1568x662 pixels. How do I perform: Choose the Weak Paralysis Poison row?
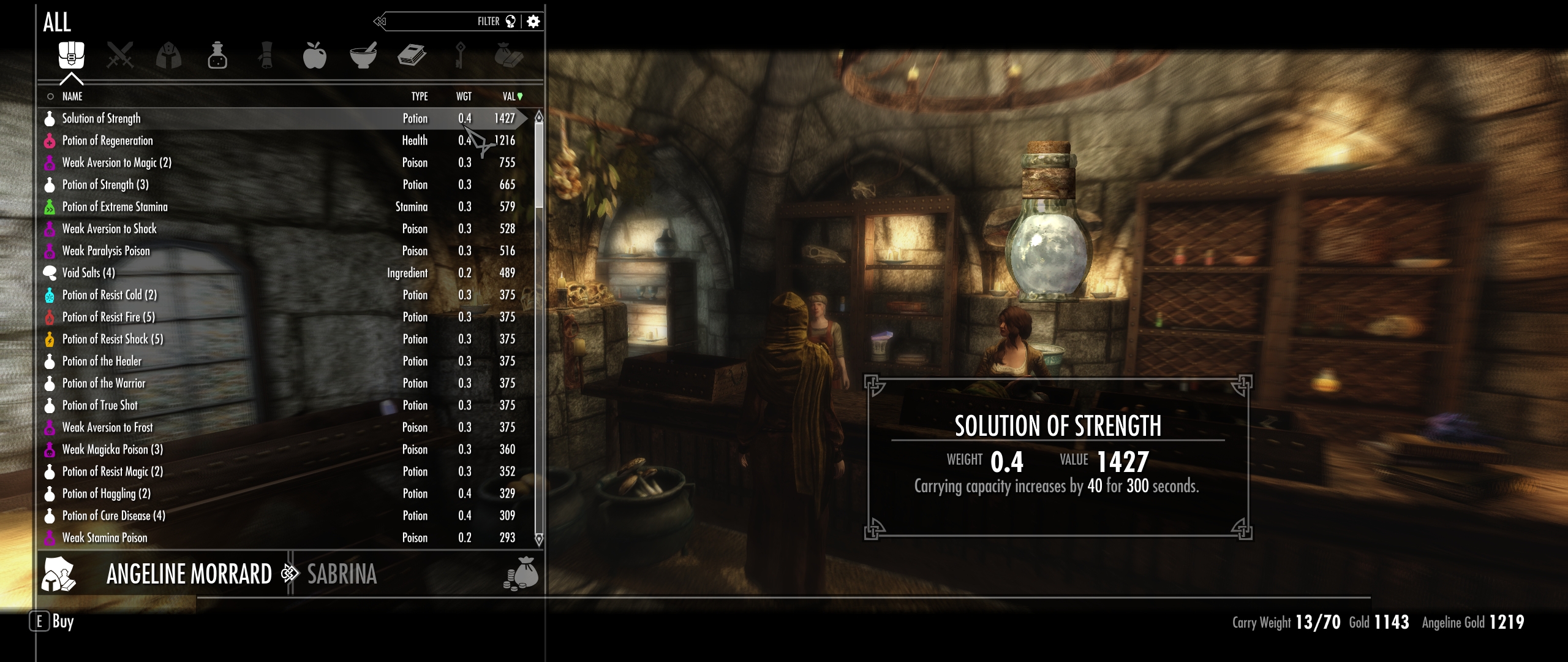(x=105, y=251)
